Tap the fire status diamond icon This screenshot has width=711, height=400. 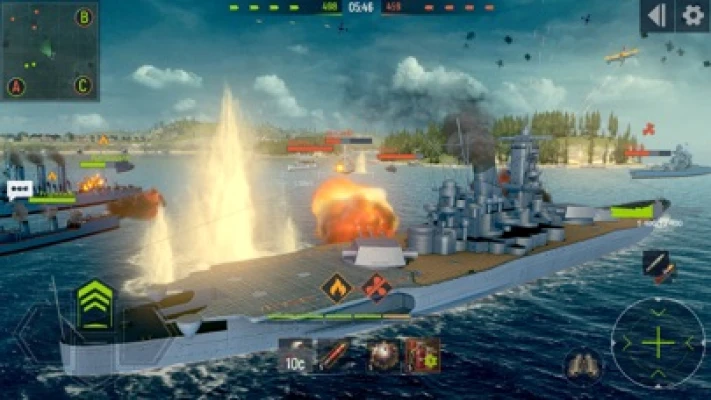point(336,288)
